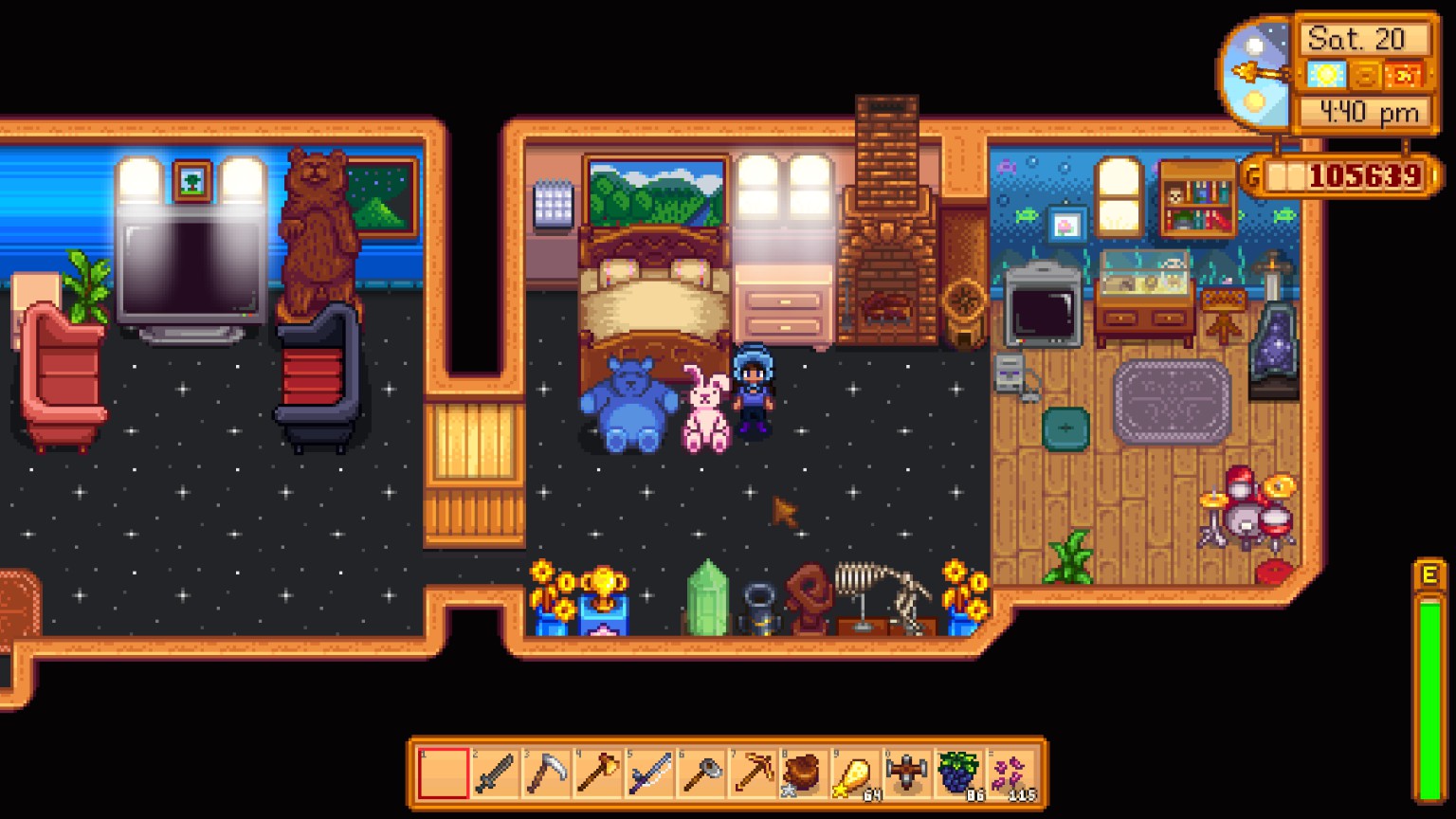Select the blackberries stack

click(x=954, y=773)
